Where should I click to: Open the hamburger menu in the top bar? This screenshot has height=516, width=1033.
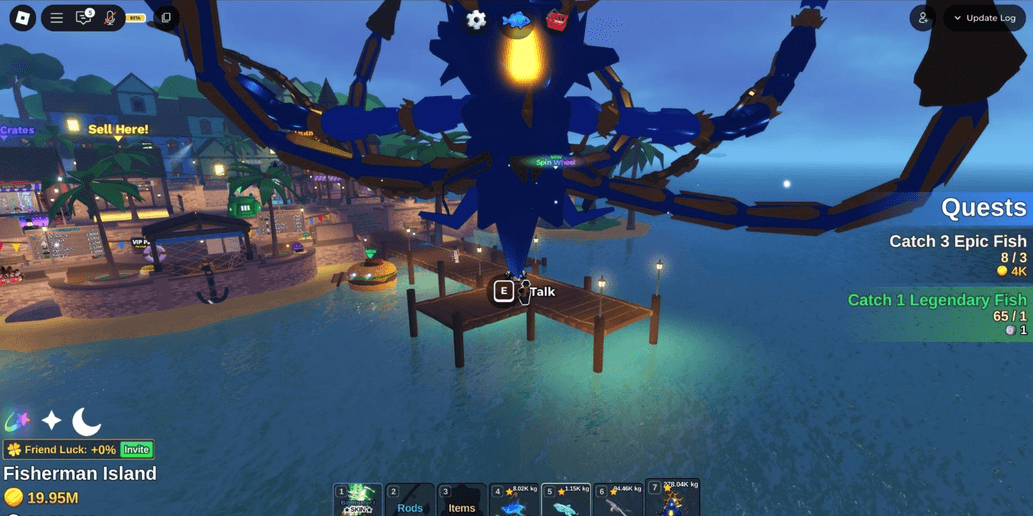click(57, 18)
